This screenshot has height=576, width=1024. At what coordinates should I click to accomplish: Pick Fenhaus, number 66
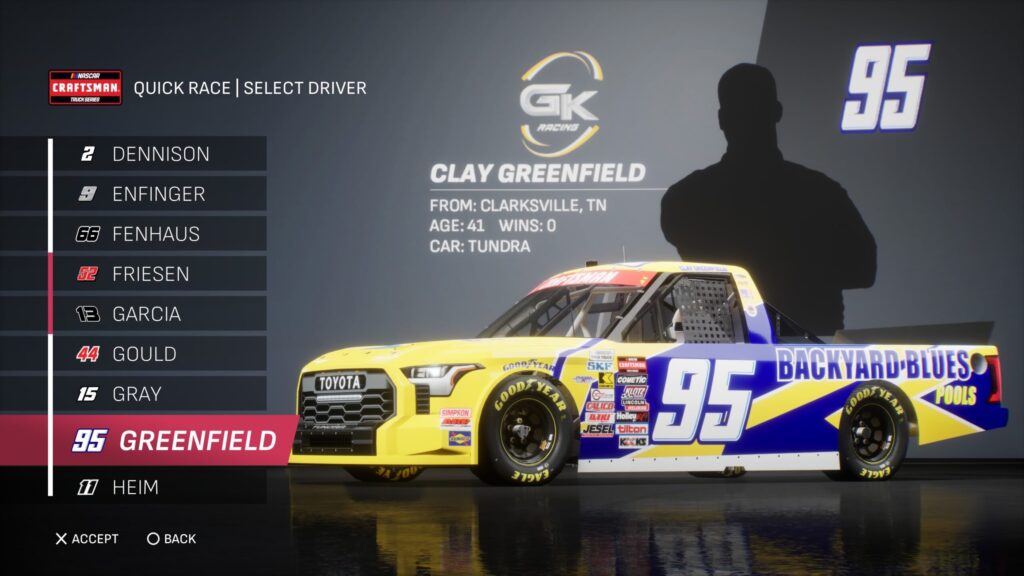point(156,234)
